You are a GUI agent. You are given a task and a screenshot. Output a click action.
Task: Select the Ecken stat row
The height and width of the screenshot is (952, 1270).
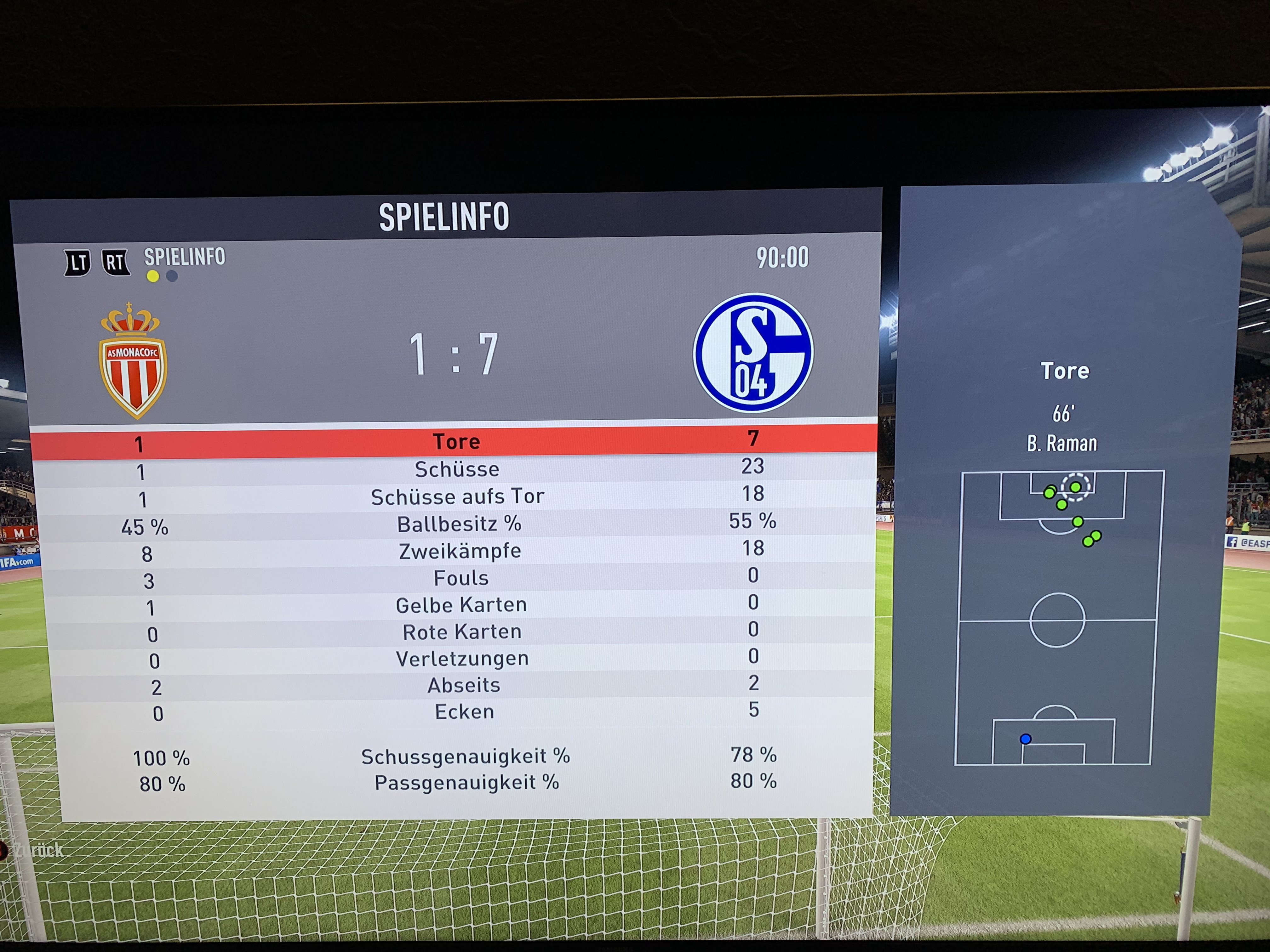pyautogui.click(x=465, y=711)
